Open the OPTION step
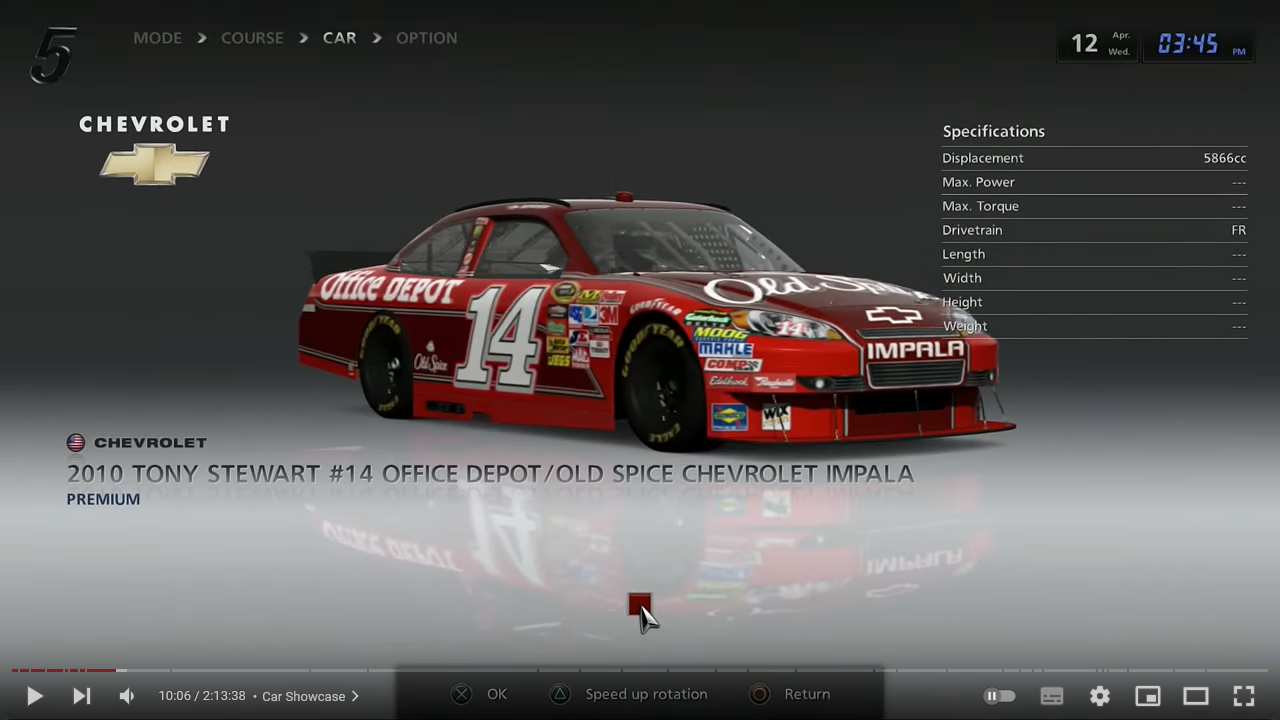 (x=426, y=38)
